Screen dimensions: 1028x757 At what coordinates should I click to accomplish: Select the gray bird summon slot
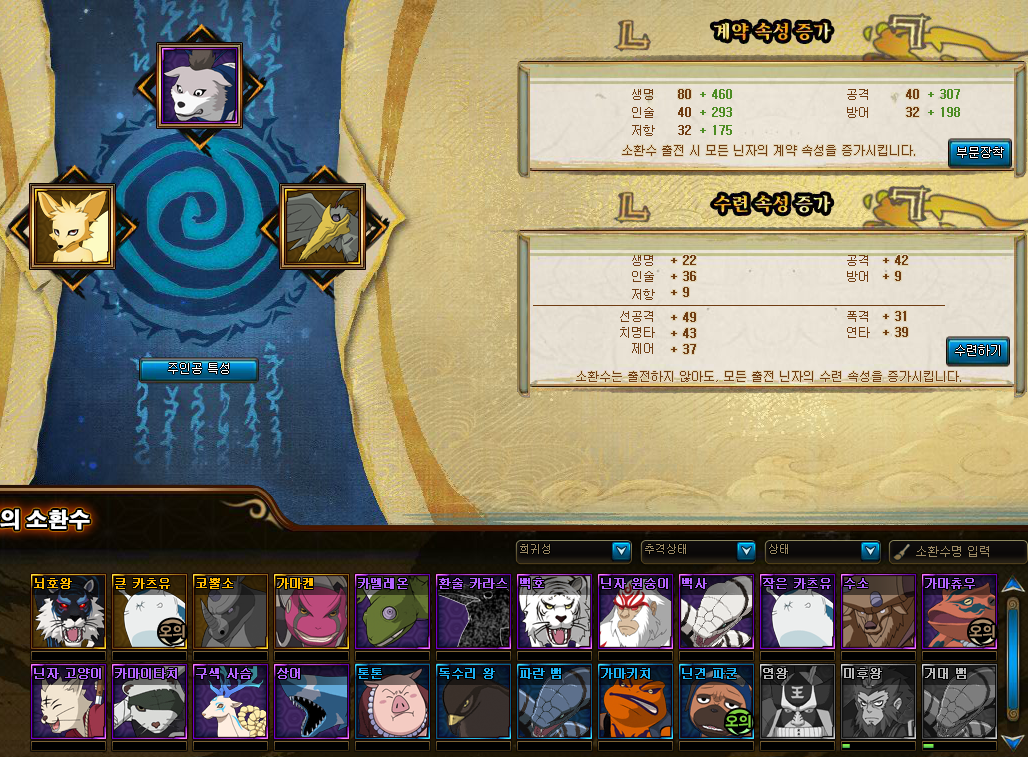click(322, 226)
